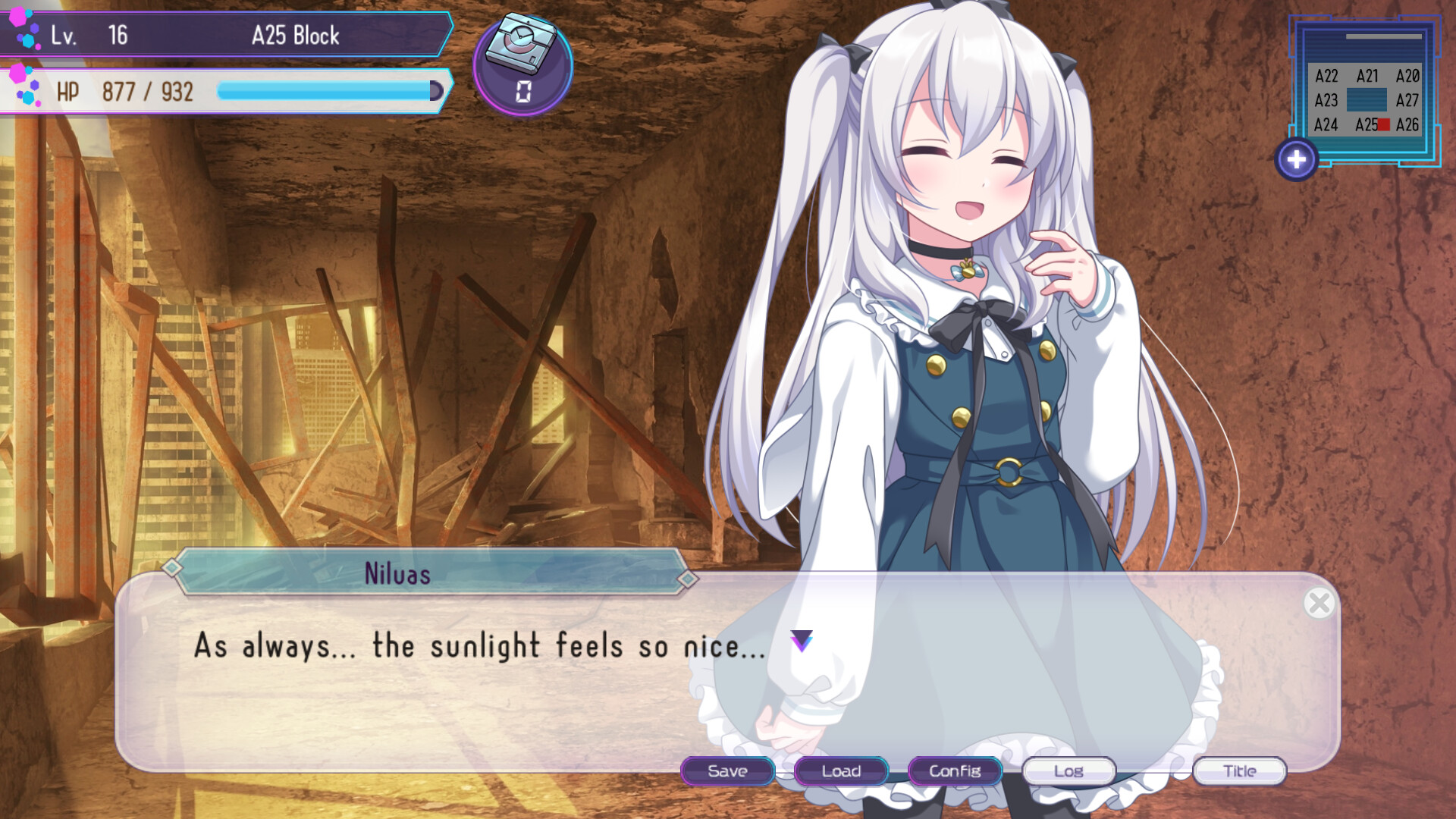
Task: Open the Config settings
Action: pyautogui.click(x=954, y=771)
